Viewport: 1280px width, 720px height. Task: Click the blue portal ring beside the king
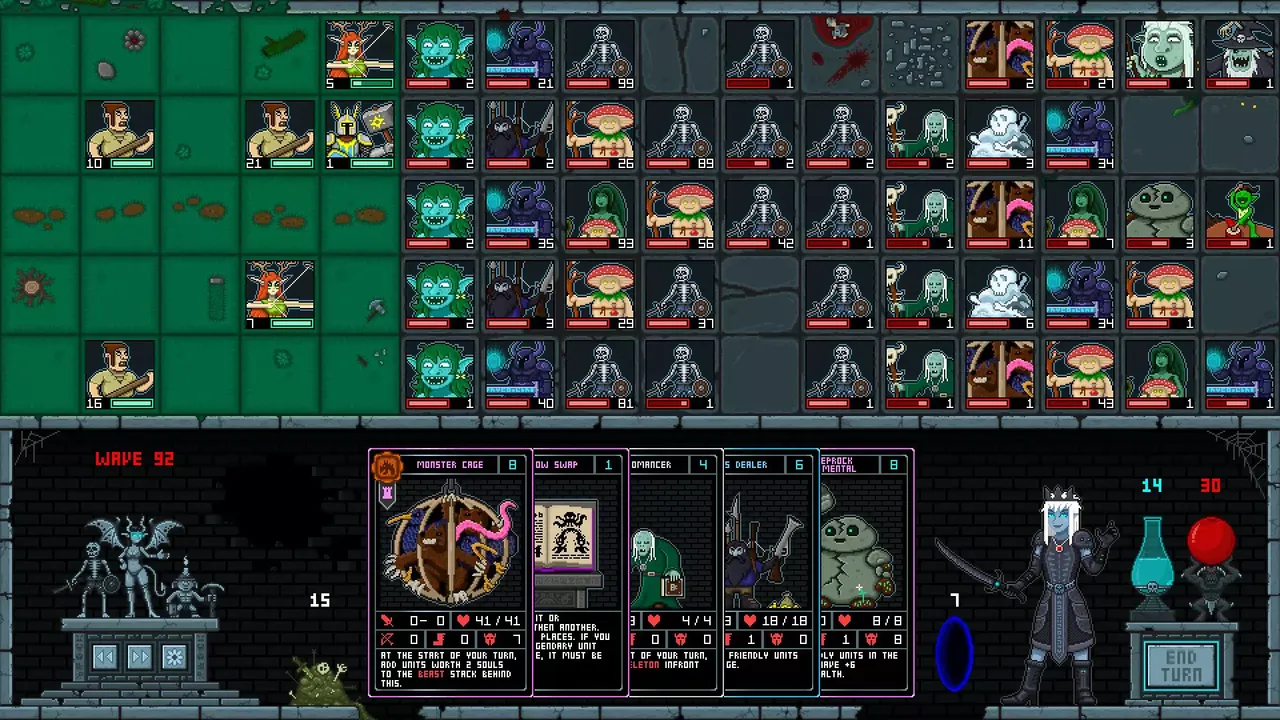click(x=955, y=655)
